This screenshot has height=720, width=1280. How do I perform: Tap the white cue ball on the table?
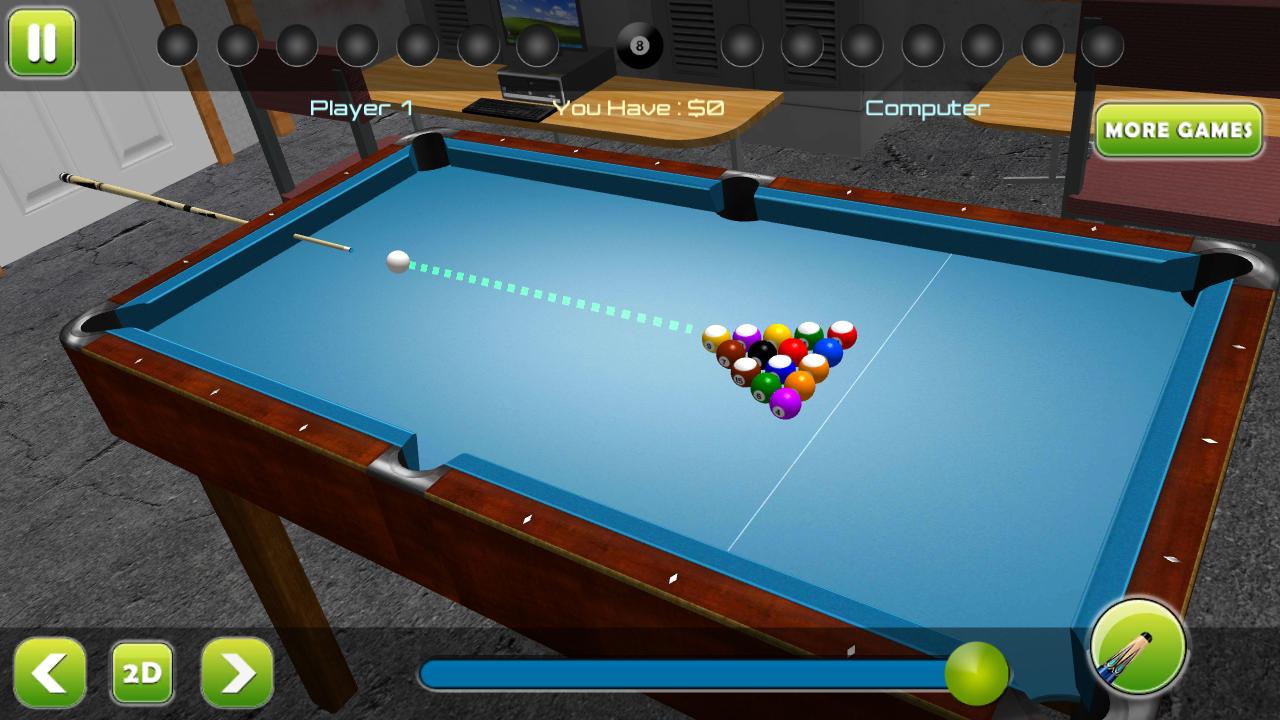click(x=396, y=262)
